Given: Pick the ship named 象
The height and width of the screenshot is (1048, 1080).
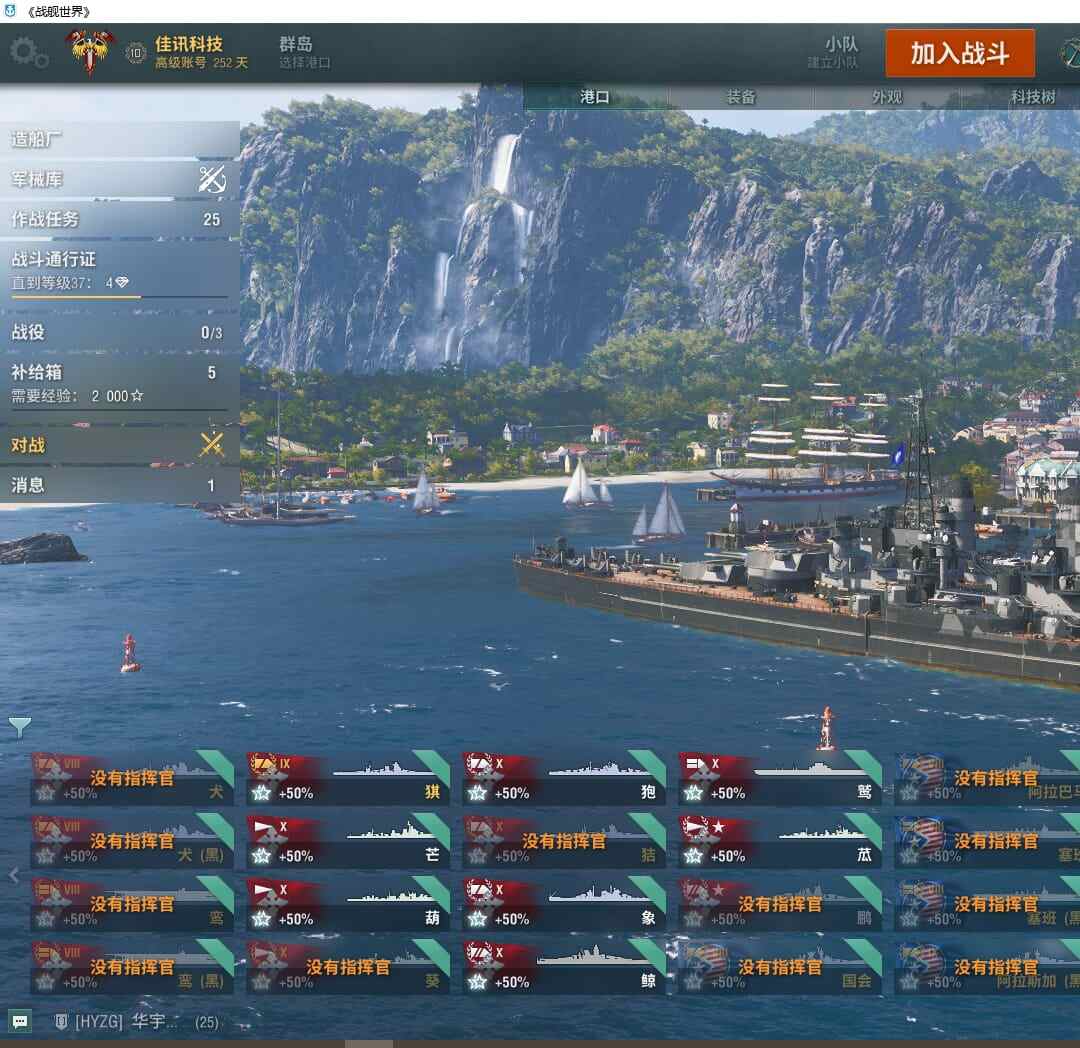Looking at the screenshot, I should click(565, 904).
